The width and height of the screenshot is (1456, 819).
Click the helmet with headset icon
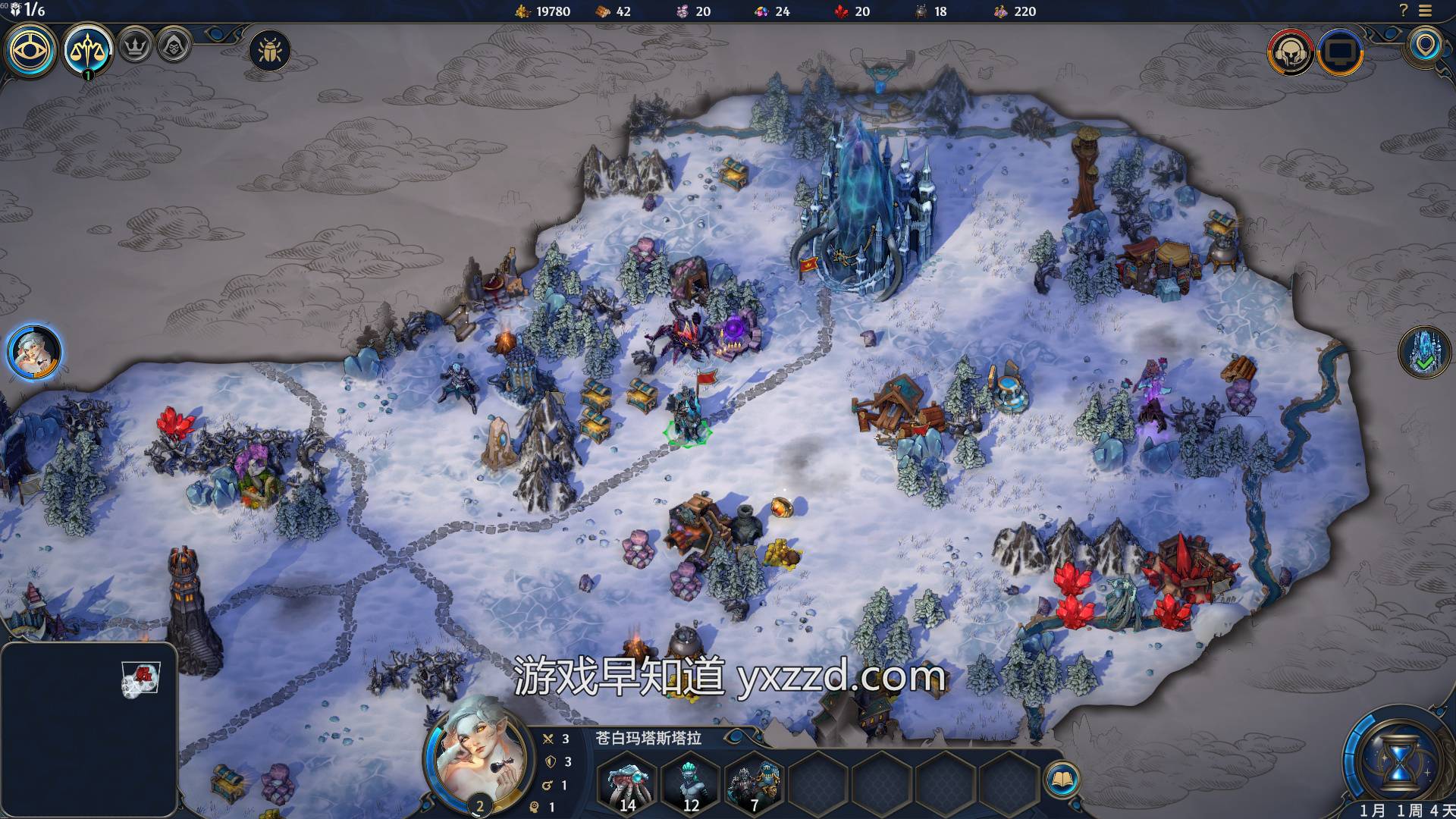click(1290, 52)
